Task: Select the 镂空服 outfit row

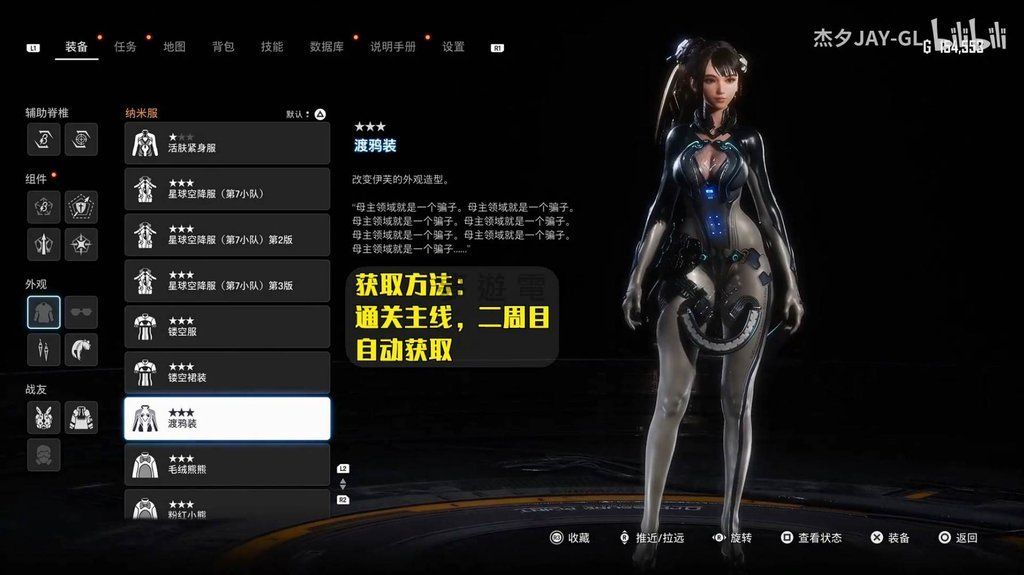Action: [x=227, y=327]
